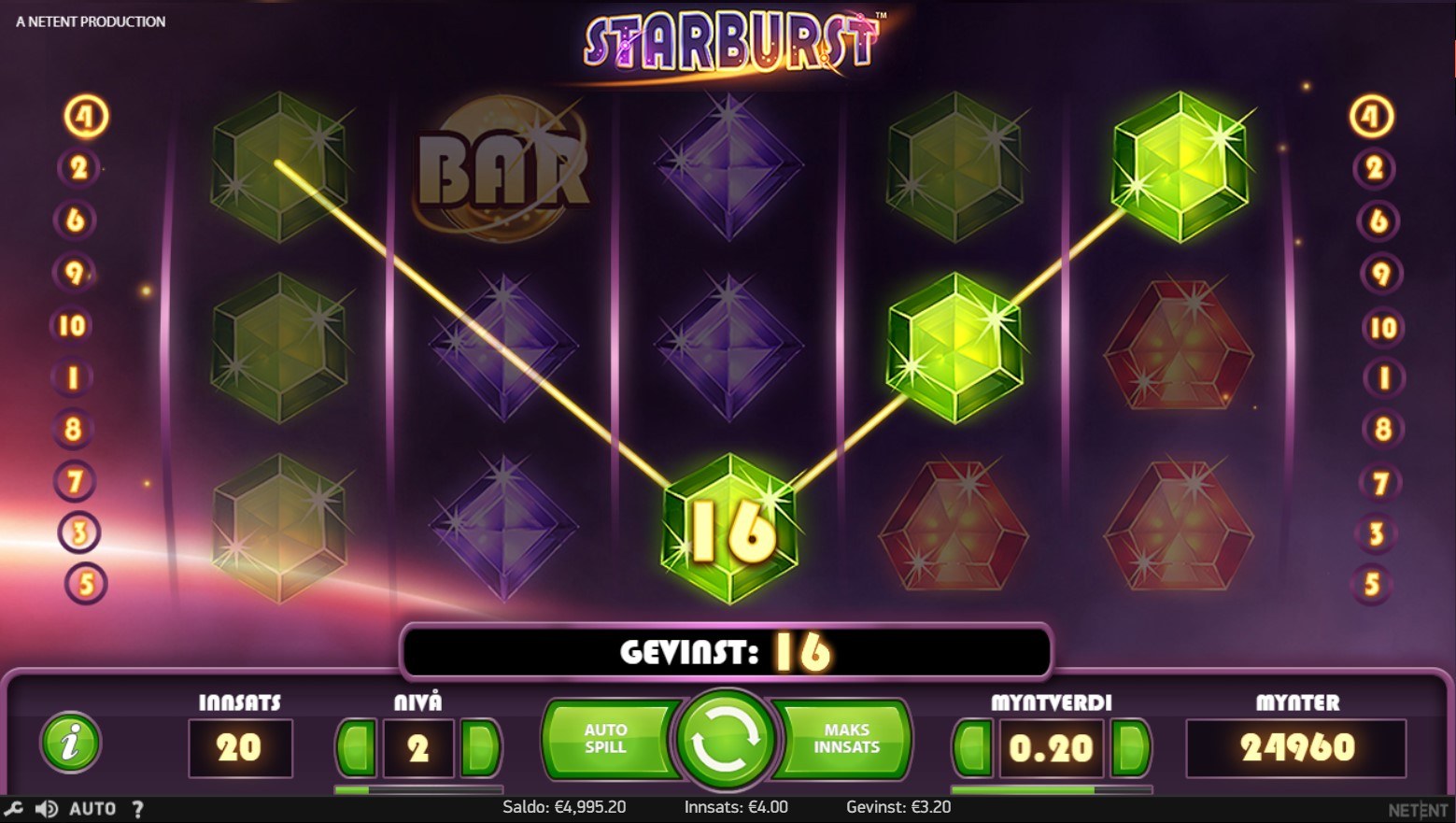Decrease the MYNTVERDI coin value
Screen dimensions: 1456x823
971,747
